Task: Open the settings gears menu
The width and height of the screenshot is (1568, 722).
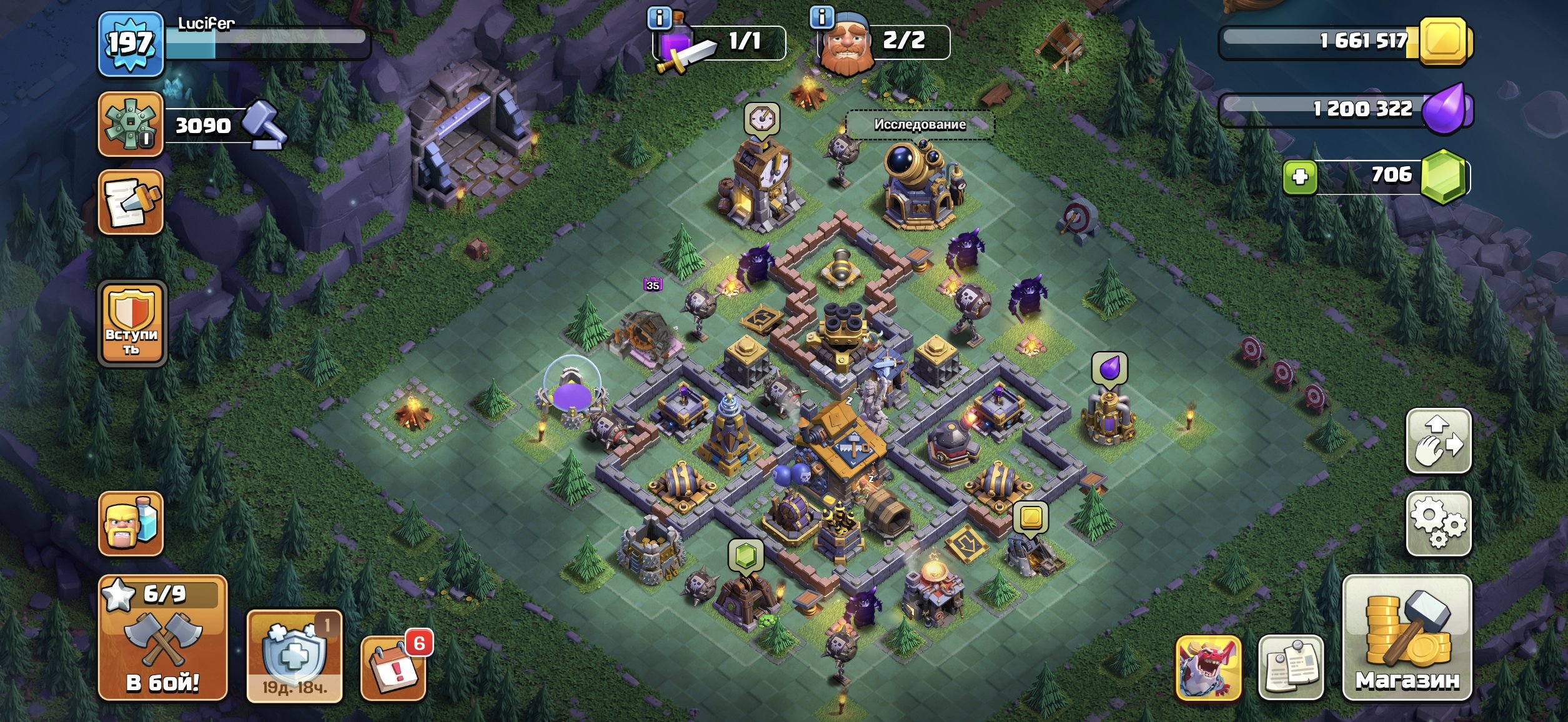Action: 1438,523
